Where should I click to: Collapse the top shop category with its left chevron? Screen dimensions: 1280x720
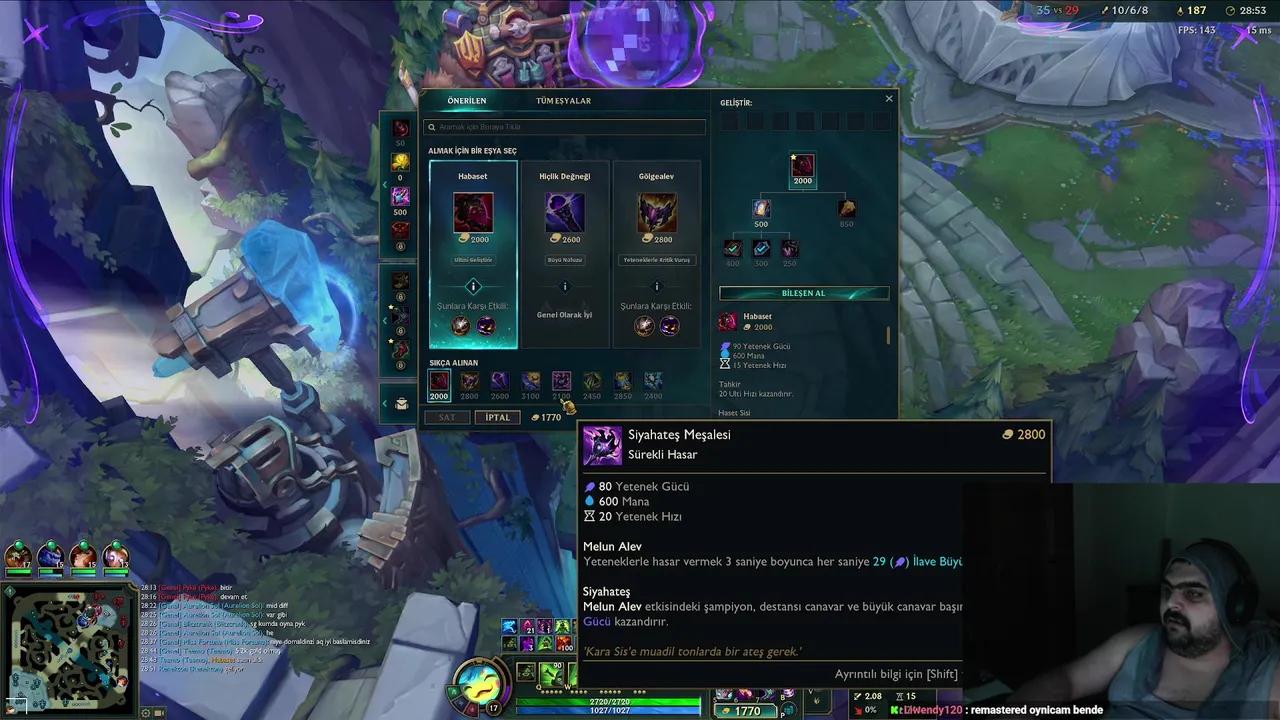coord(385,185)
